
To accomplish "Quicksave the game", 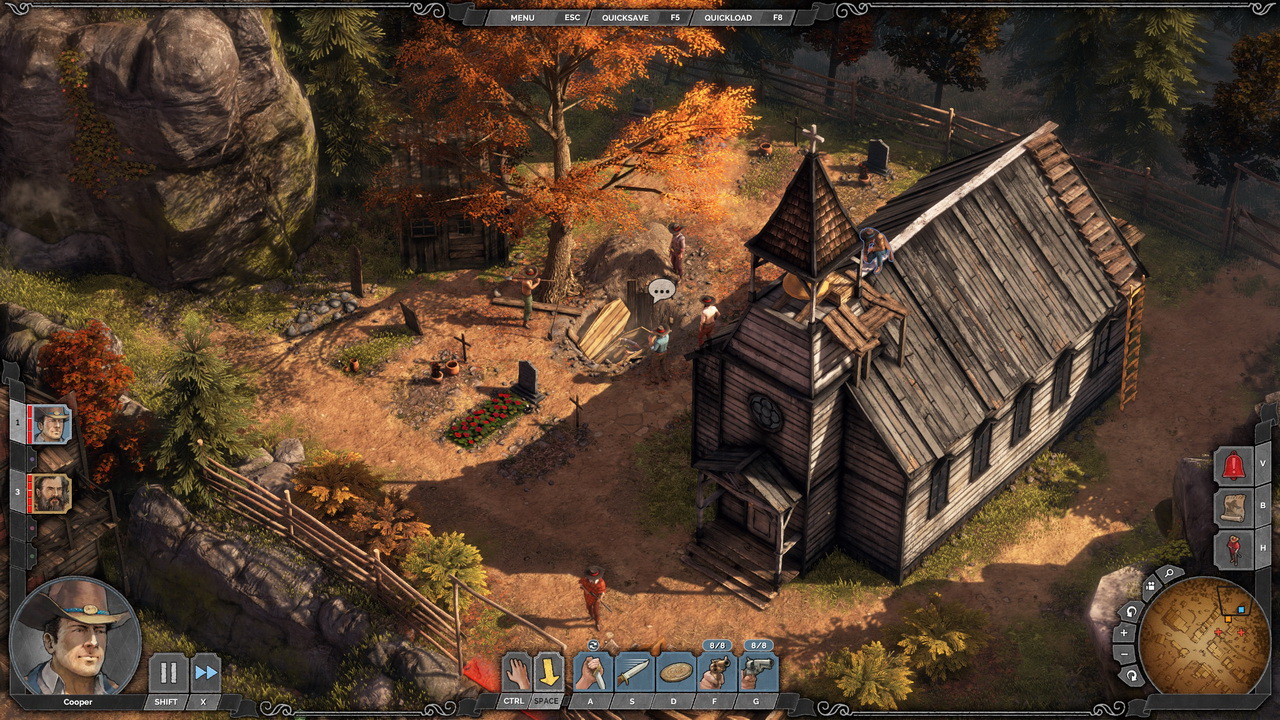I will [631, 18].
